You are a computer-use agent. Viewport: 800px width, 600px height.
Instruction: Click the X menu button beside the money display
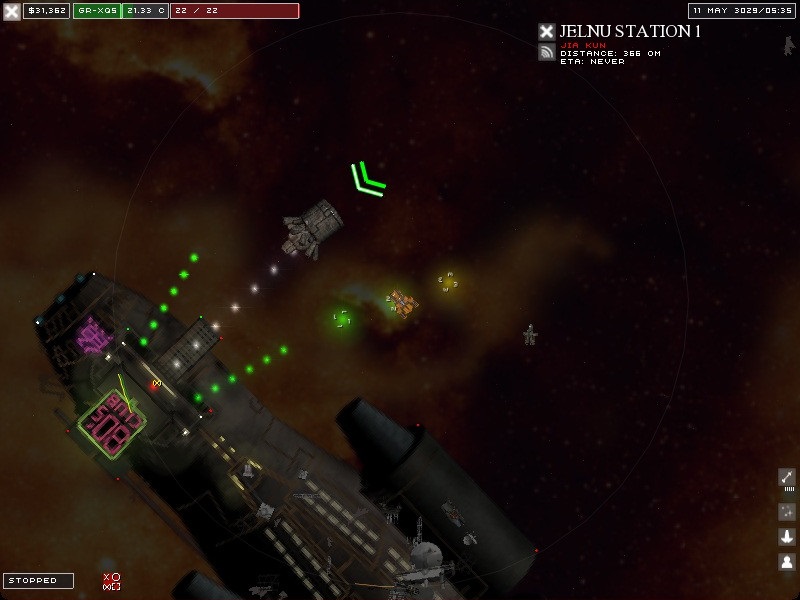pos(11,11)
